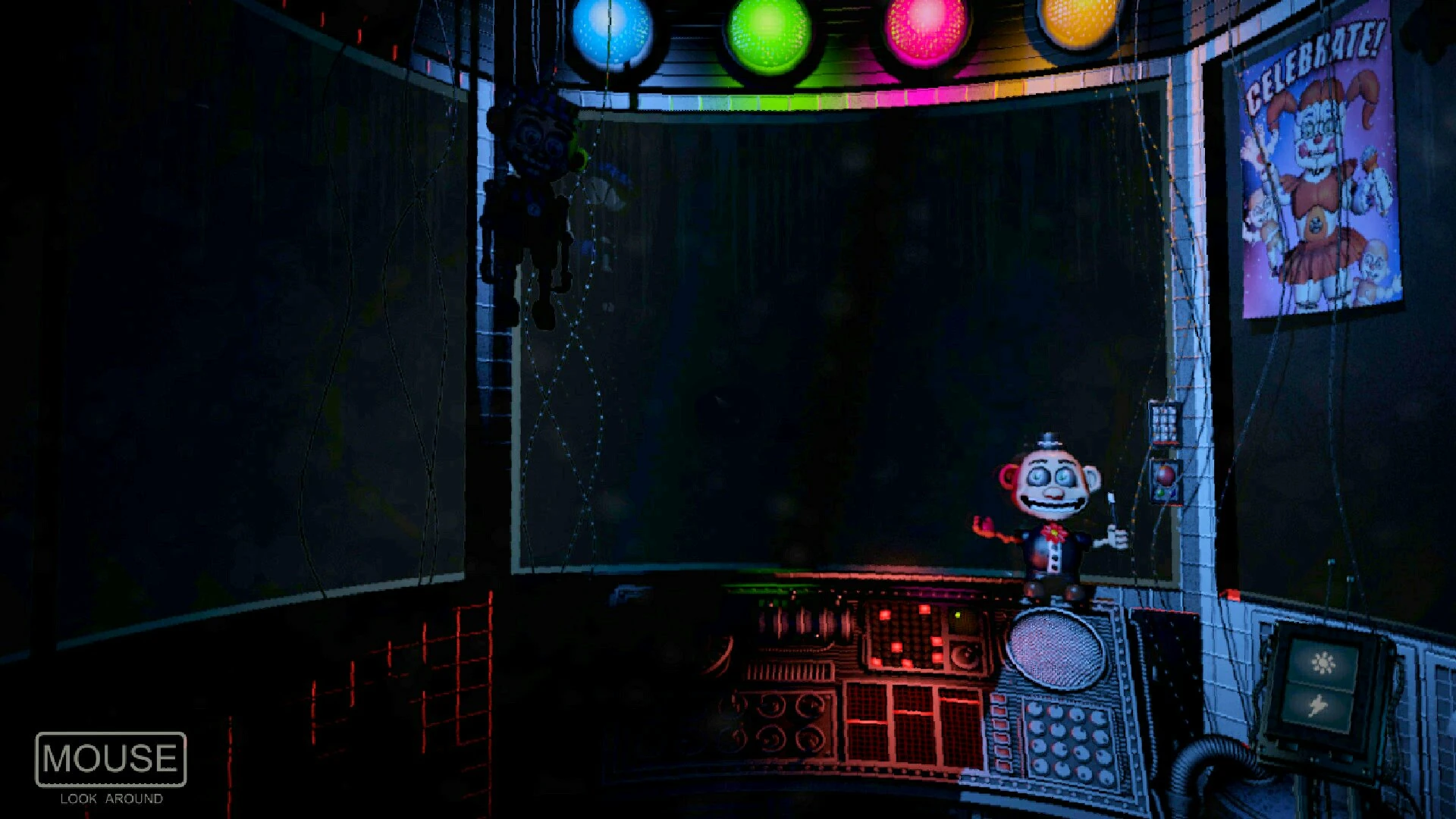The image size is (1456, 819).
Task: Toggle the small green button below the keypad
Action: pos(1160,493)
